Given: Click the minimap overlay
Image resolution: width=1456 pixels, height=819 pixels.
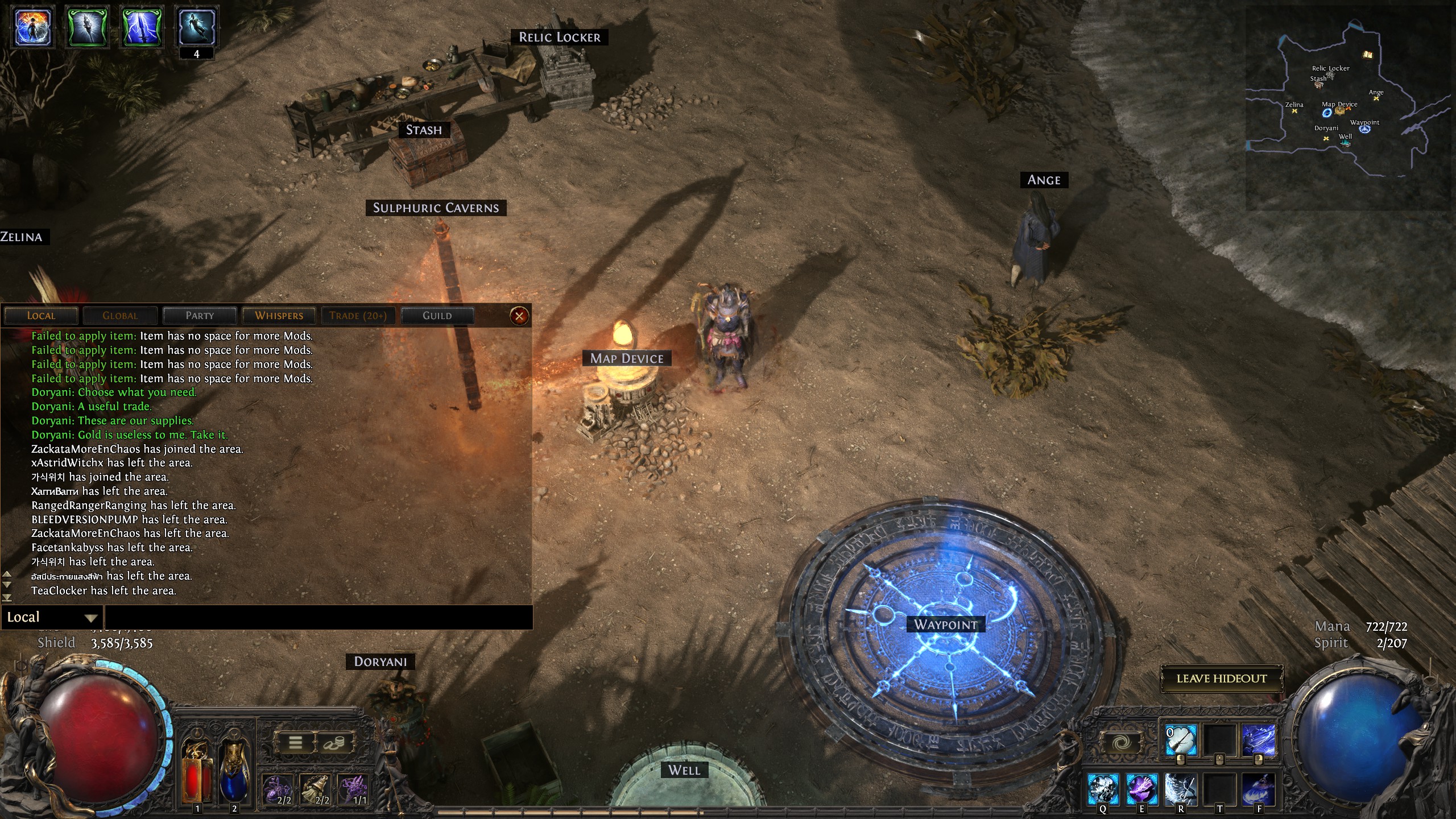Looking at the screenshot, I should [1348, 108].
